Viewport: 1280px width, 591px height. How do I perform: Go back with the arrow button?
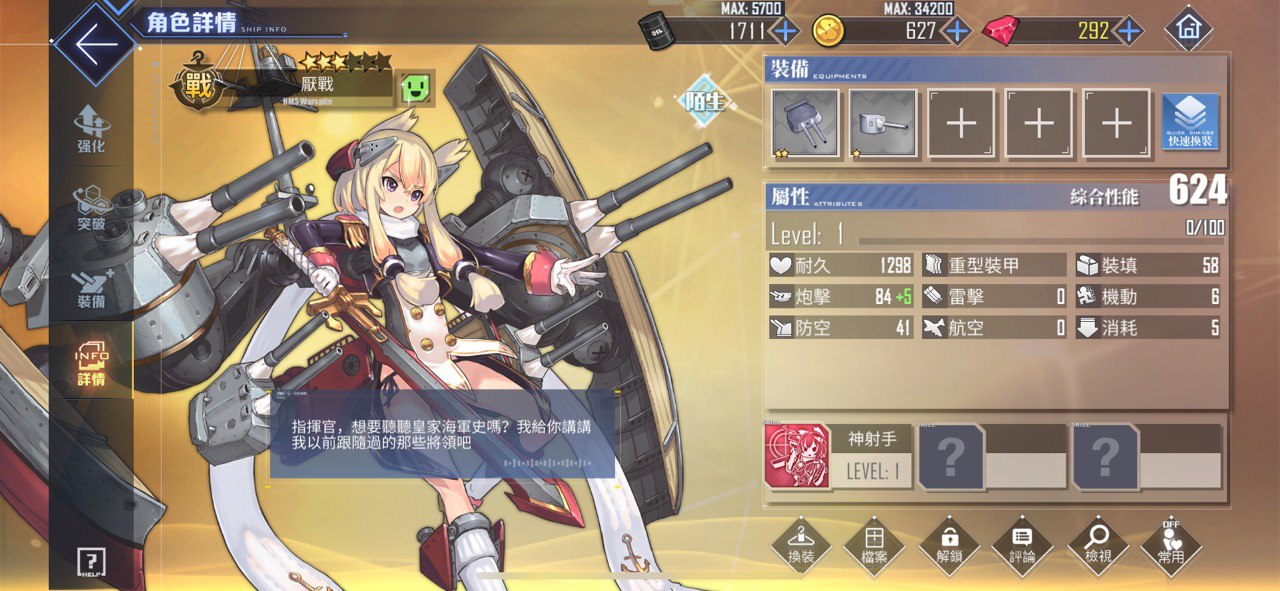94,45
